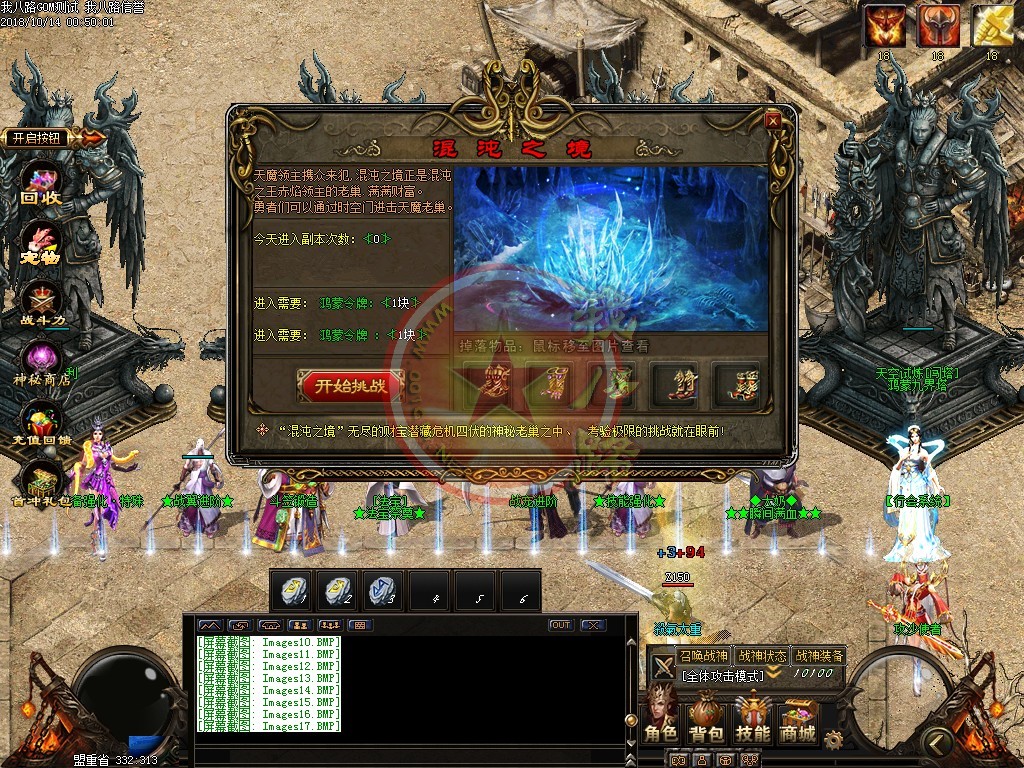Open the 角色 character sheet
This screenshot has width=1024, height=768.
[660, 716]
